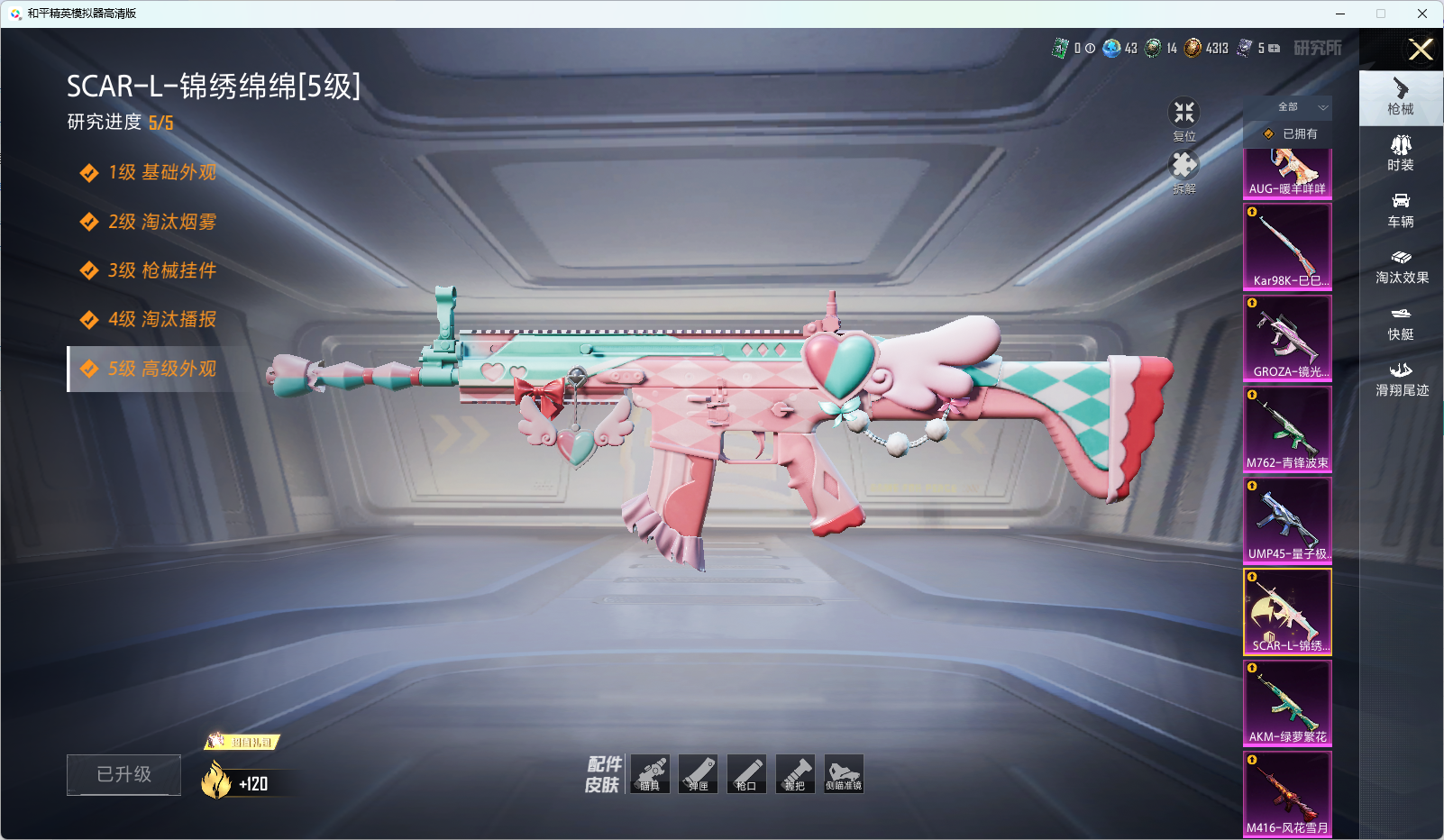Open the 瞄具 (scope) attachment skin slot

650,774
